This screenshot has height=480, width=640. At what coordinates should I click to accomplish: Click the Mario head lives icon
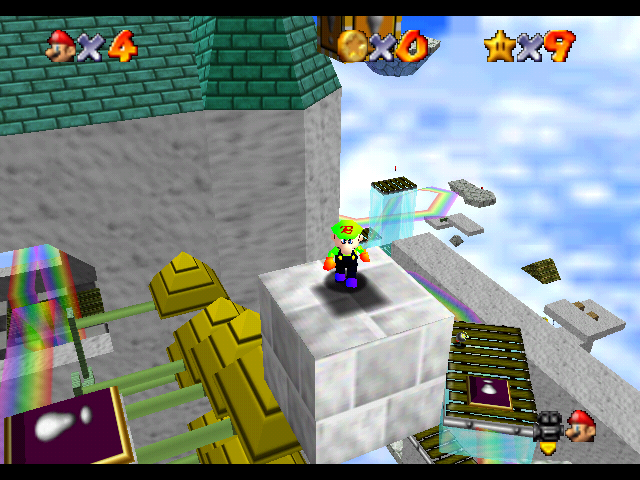click(x=62, y=45)
